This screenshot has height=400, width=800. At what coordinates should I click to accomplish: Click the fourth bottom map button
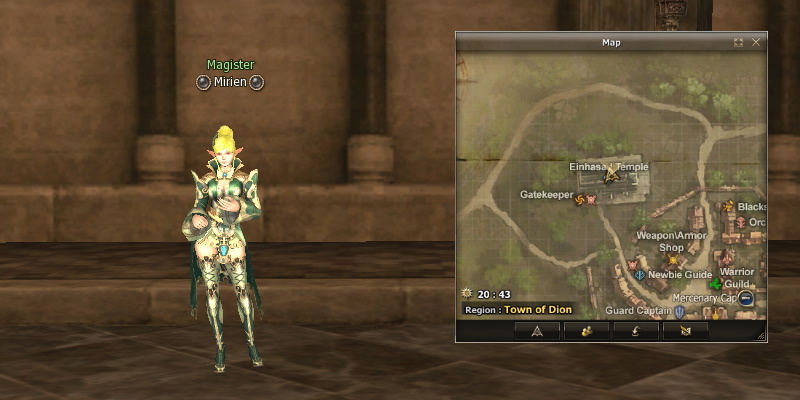coord(685,330)
